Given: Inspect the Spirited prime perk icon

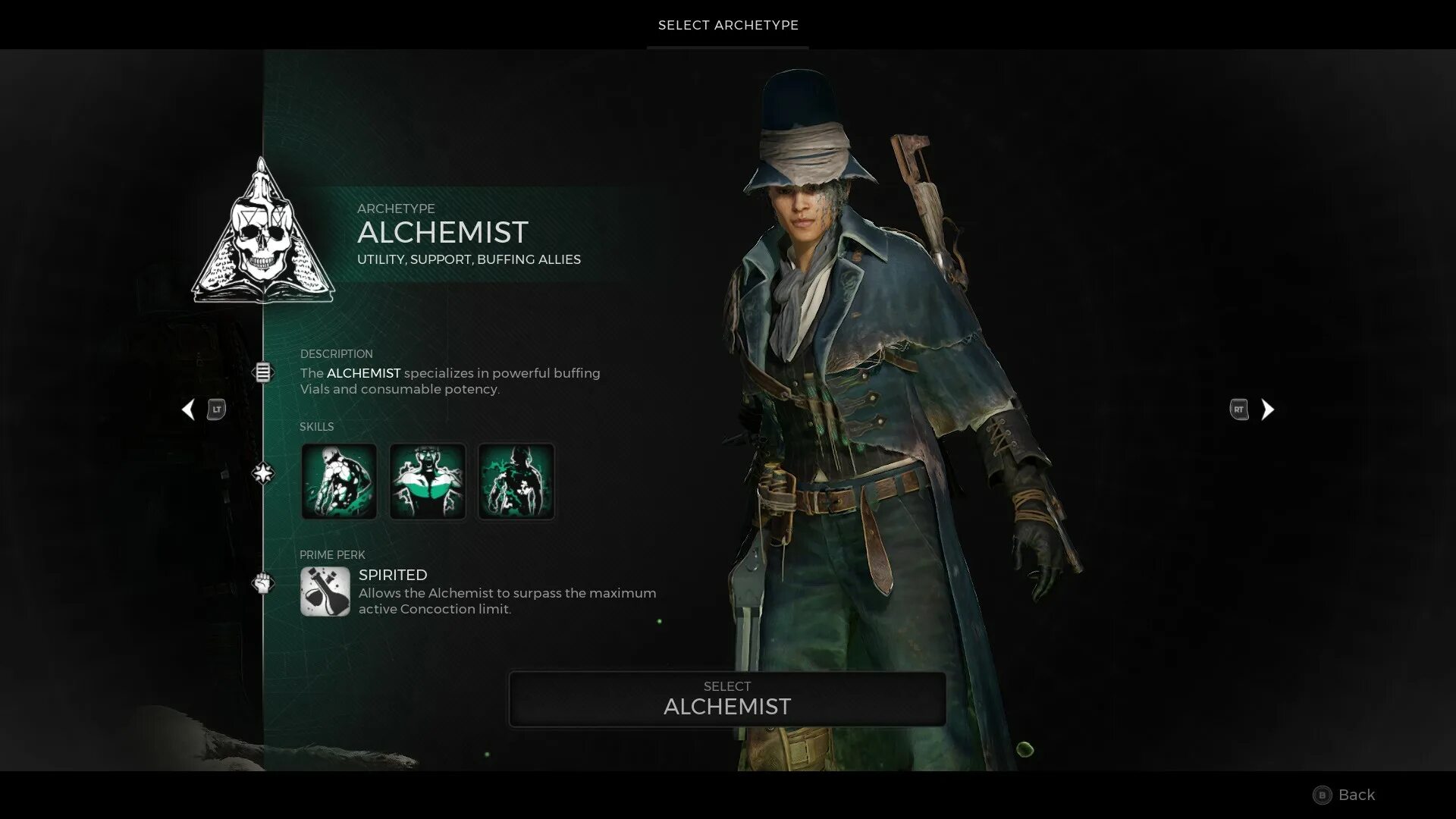Looking at the screenshot, I should click(325, 591).
